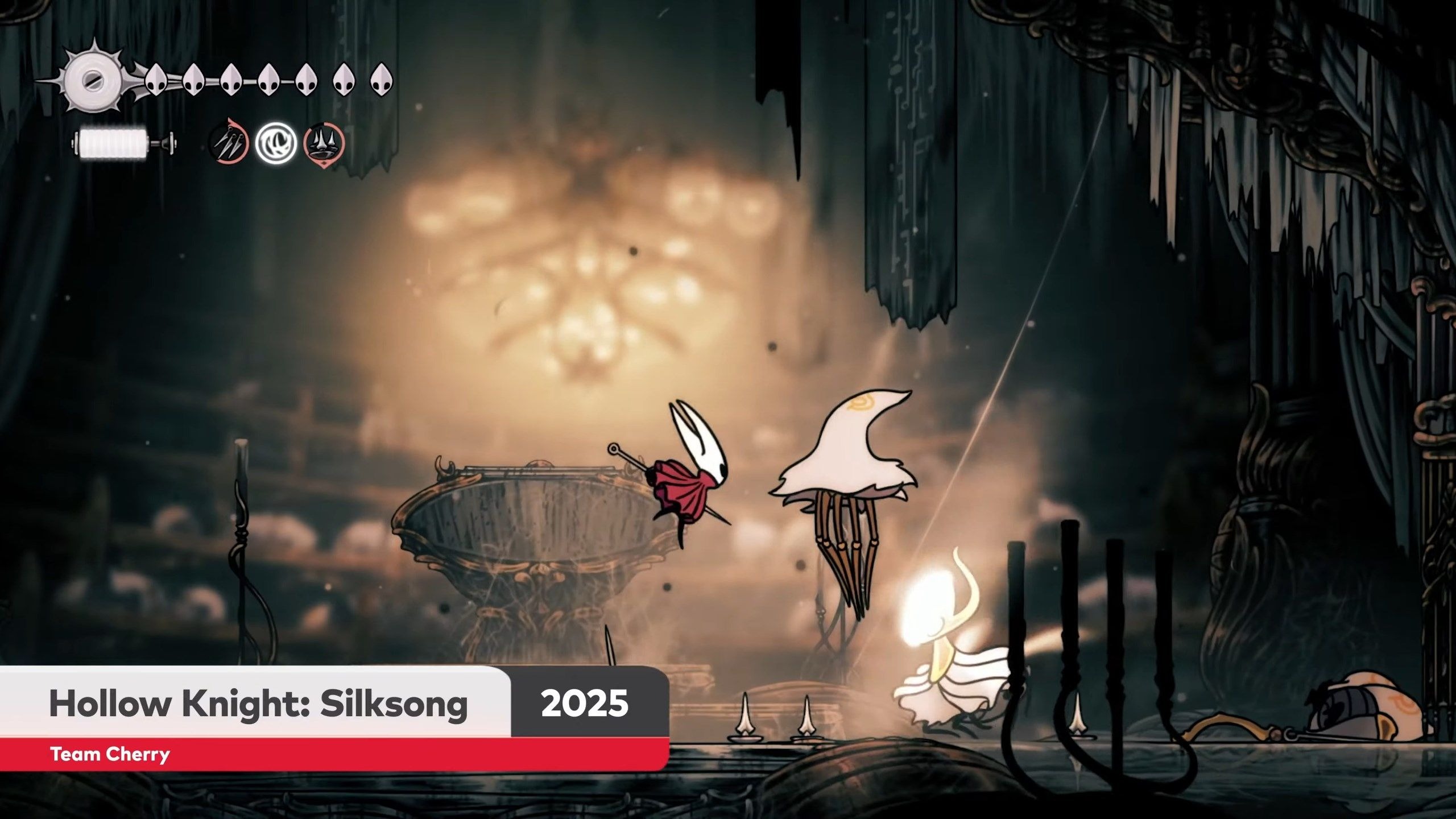Select the first health mask icon
The width and height of the screenshot is (1456, 819).
tap(155, 80)
